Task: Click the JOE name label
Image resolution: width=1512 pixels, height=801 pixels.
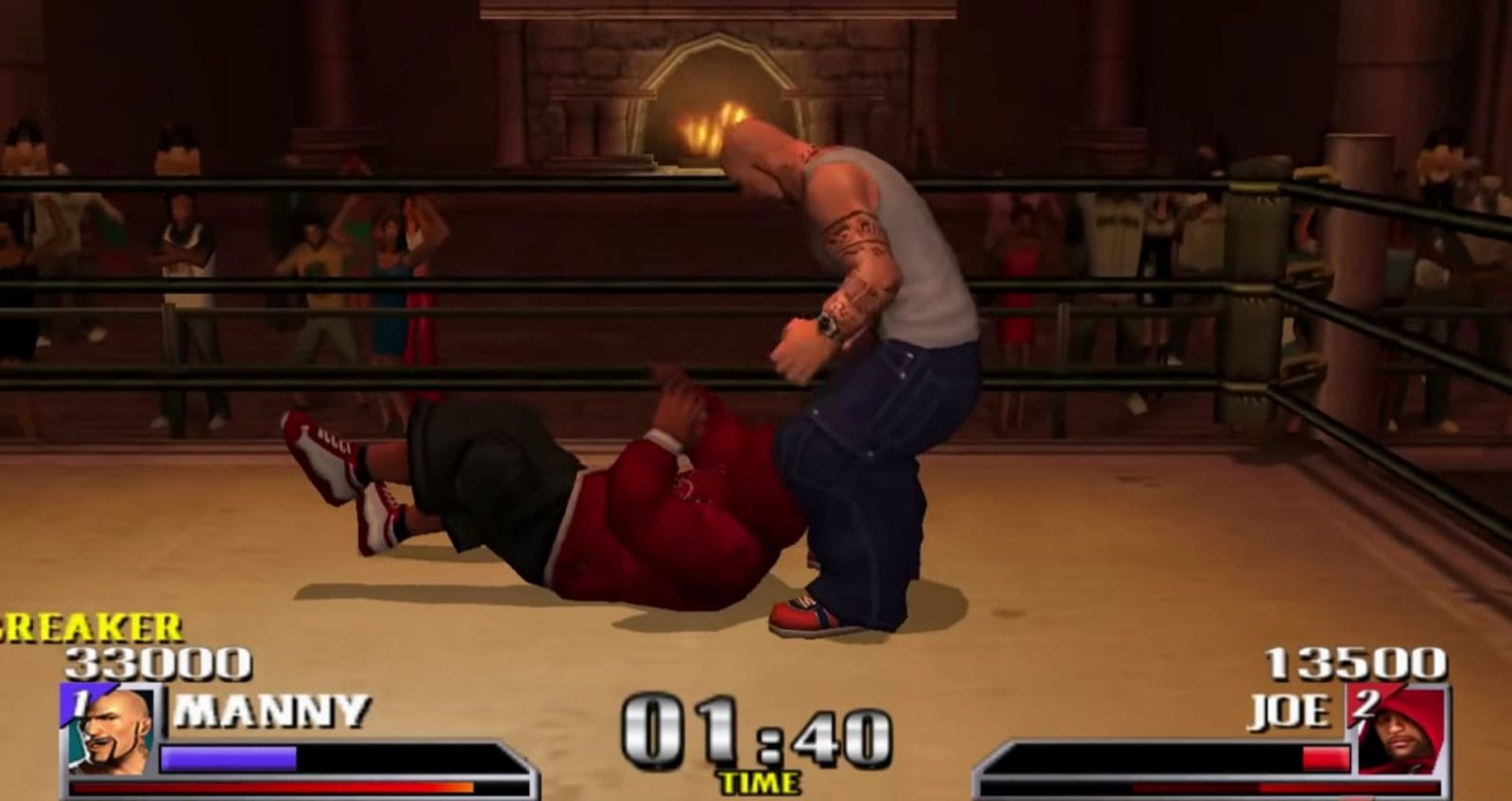Action: point(1291,713)
